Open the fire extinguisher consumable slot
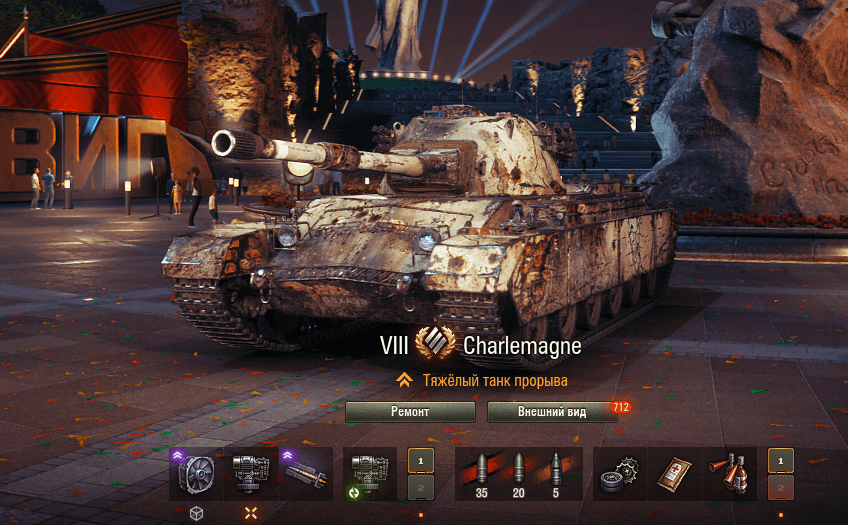The height and width of the screenshot is (525, 848). [x=730, y=473]
